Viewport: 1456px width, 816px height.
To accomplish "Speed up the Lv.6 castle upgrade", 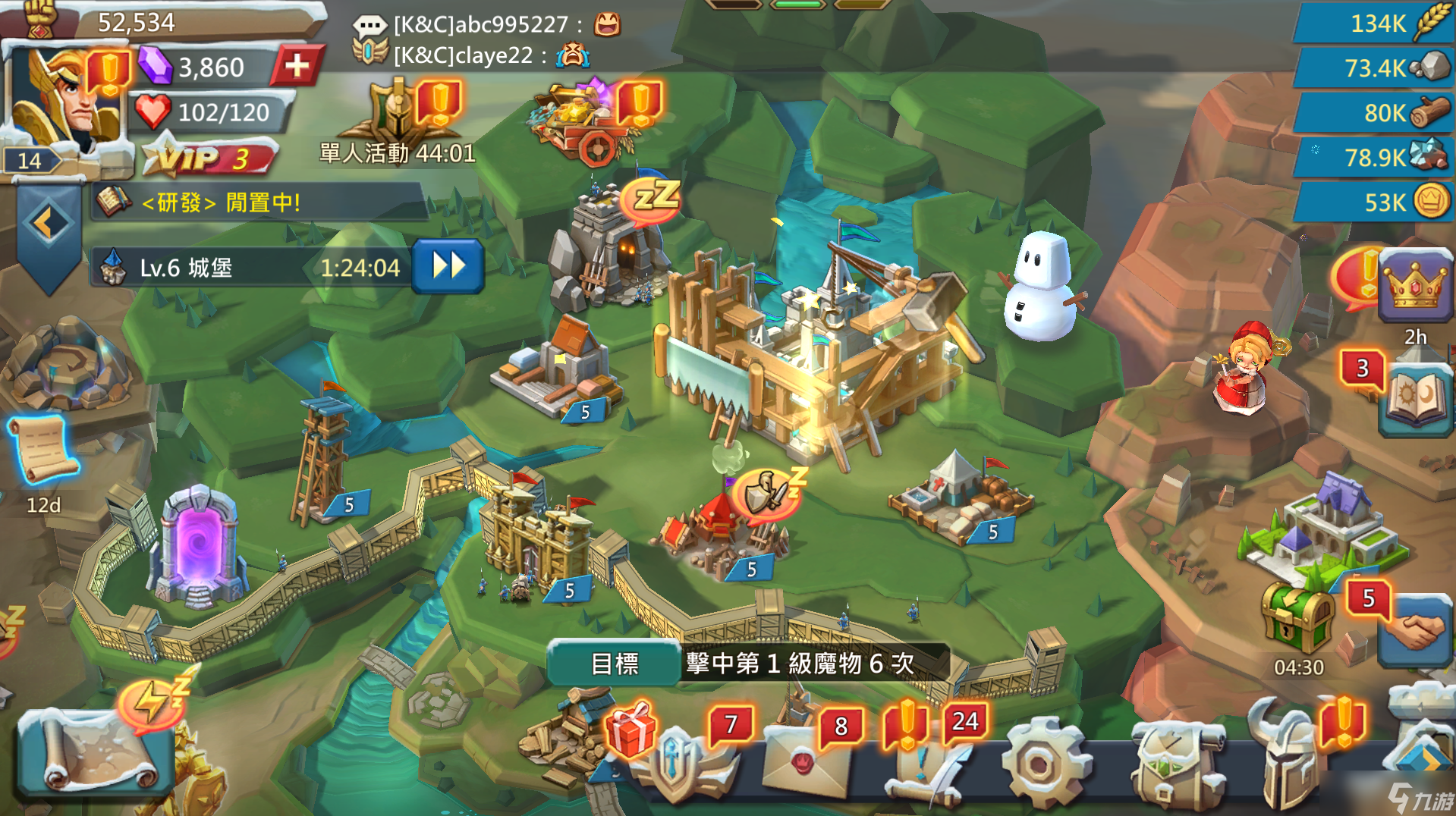I will pos(448,267).
